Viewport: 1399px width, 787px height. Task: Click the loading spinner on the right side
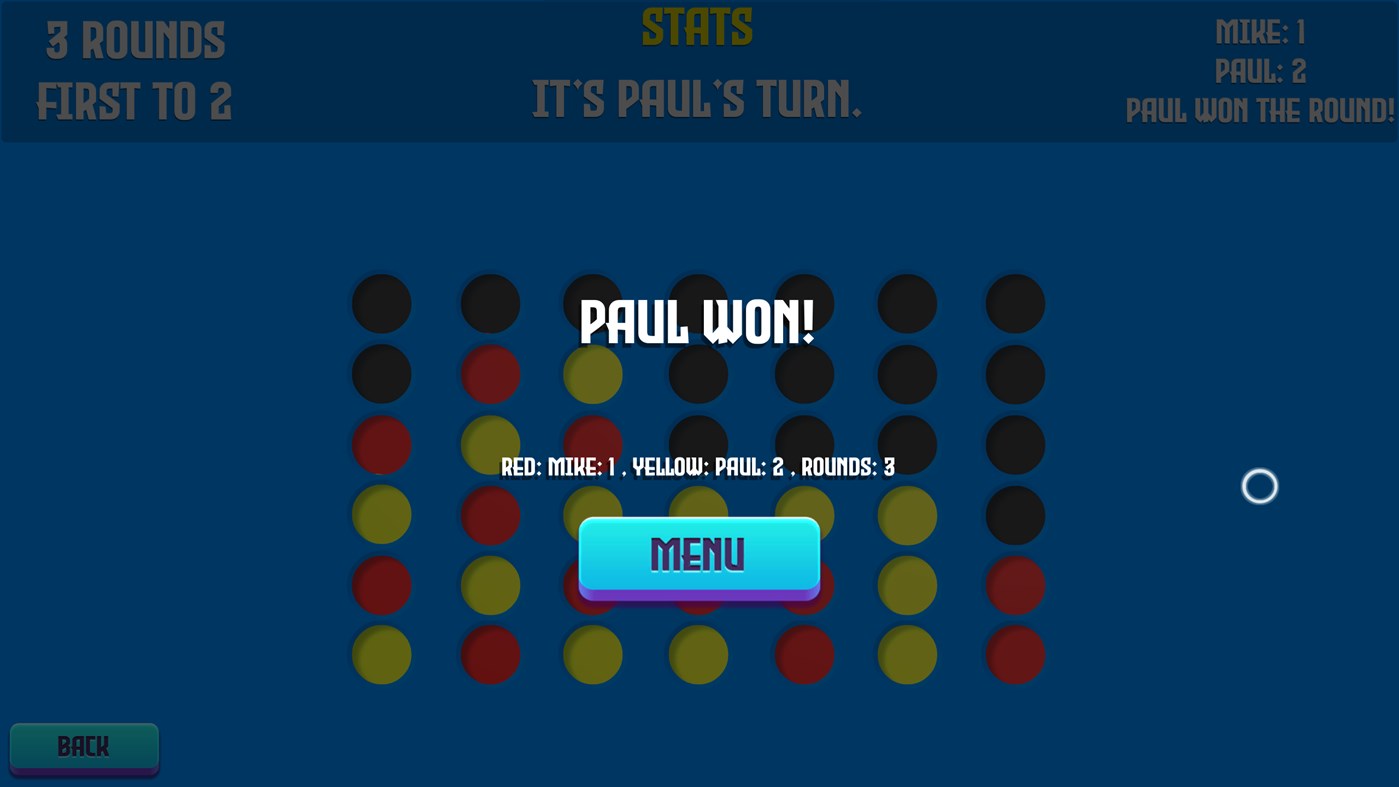click(1259, 486)
